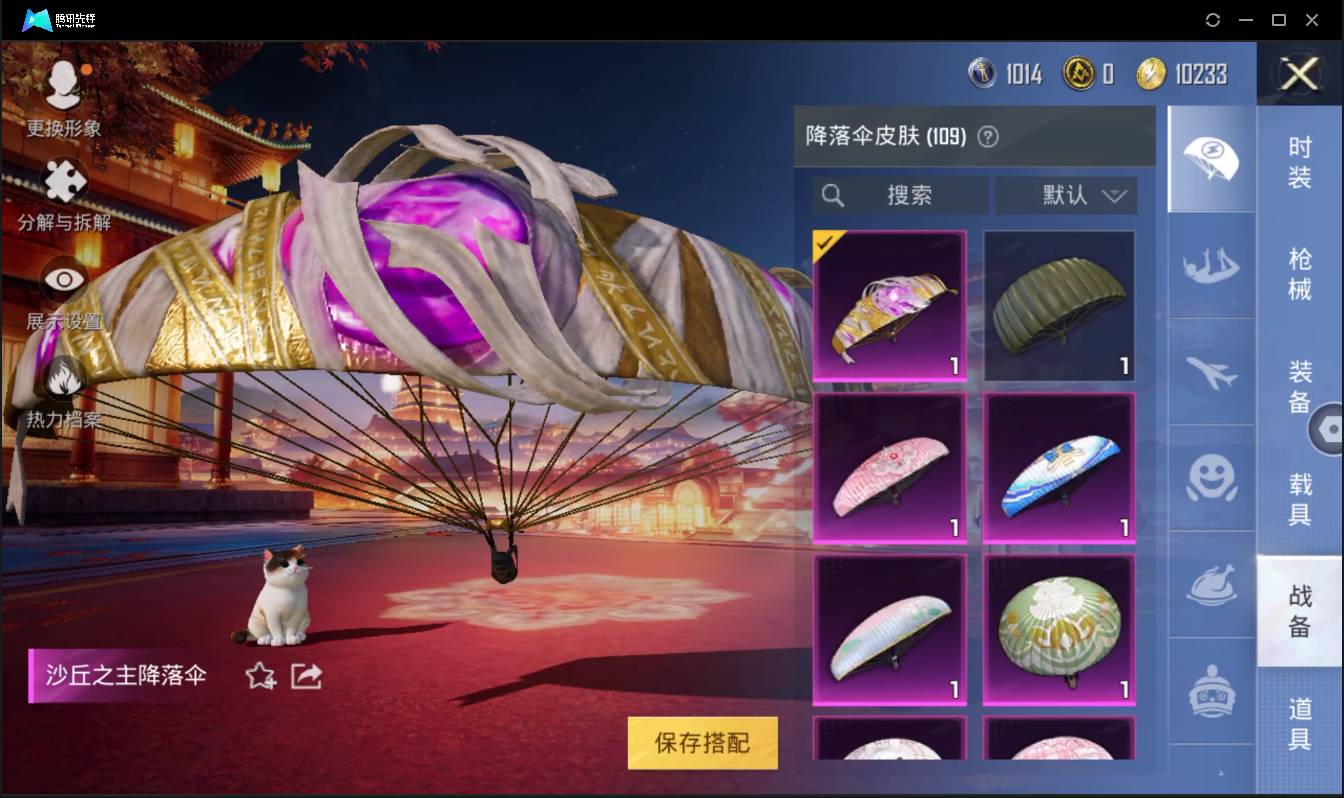Select the airplane skin category icon
1344x798 pixels.
coord(1210,375)
